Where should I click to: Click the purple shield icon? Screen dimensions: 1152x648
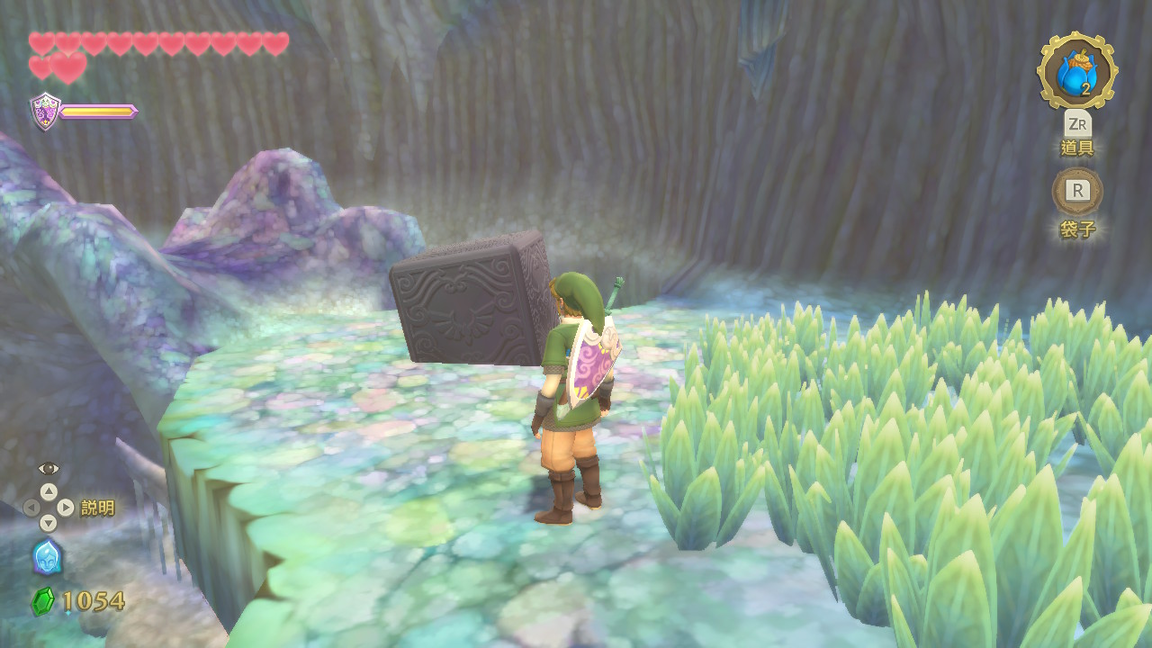coord(45,111)
